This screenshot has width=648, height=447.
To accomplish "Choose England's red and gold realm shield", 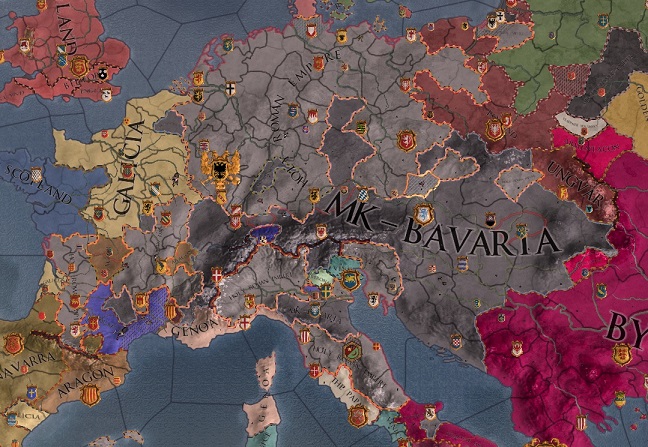I will [80, 69].
